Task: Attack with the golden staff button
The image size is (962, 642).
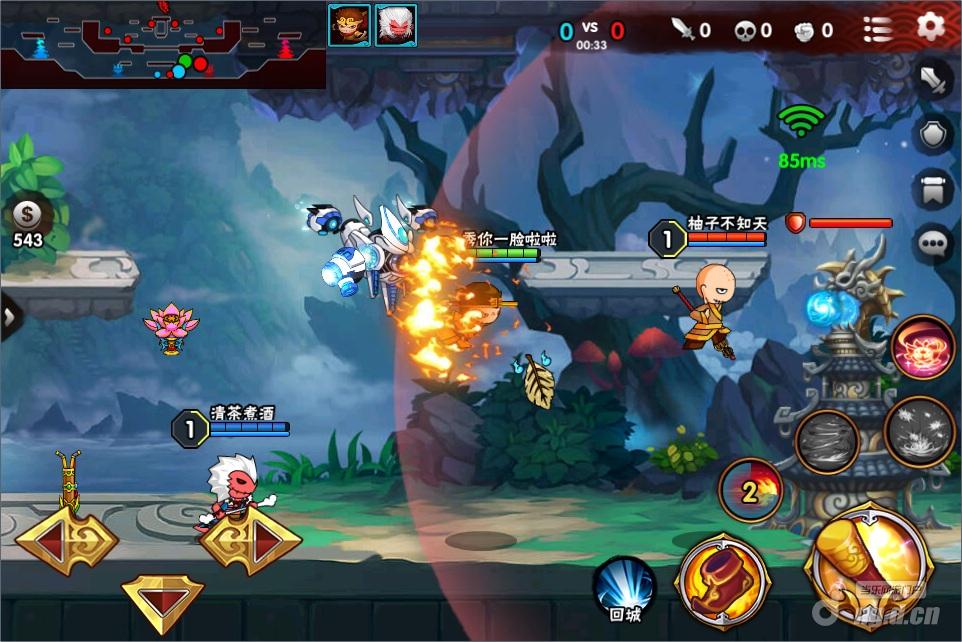Action: [x=867, y=566]
